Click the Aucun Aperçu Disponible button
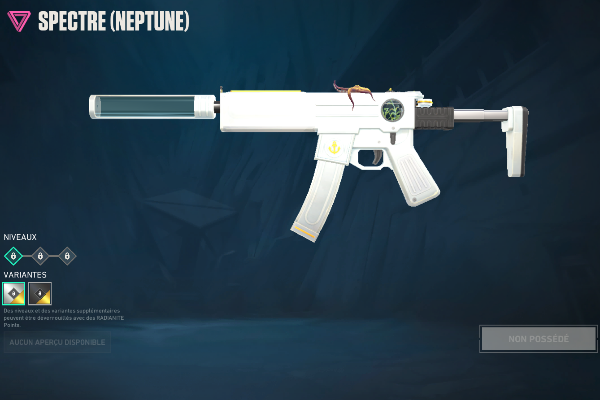Screen dimensions: 600x400 click(56, 343)
